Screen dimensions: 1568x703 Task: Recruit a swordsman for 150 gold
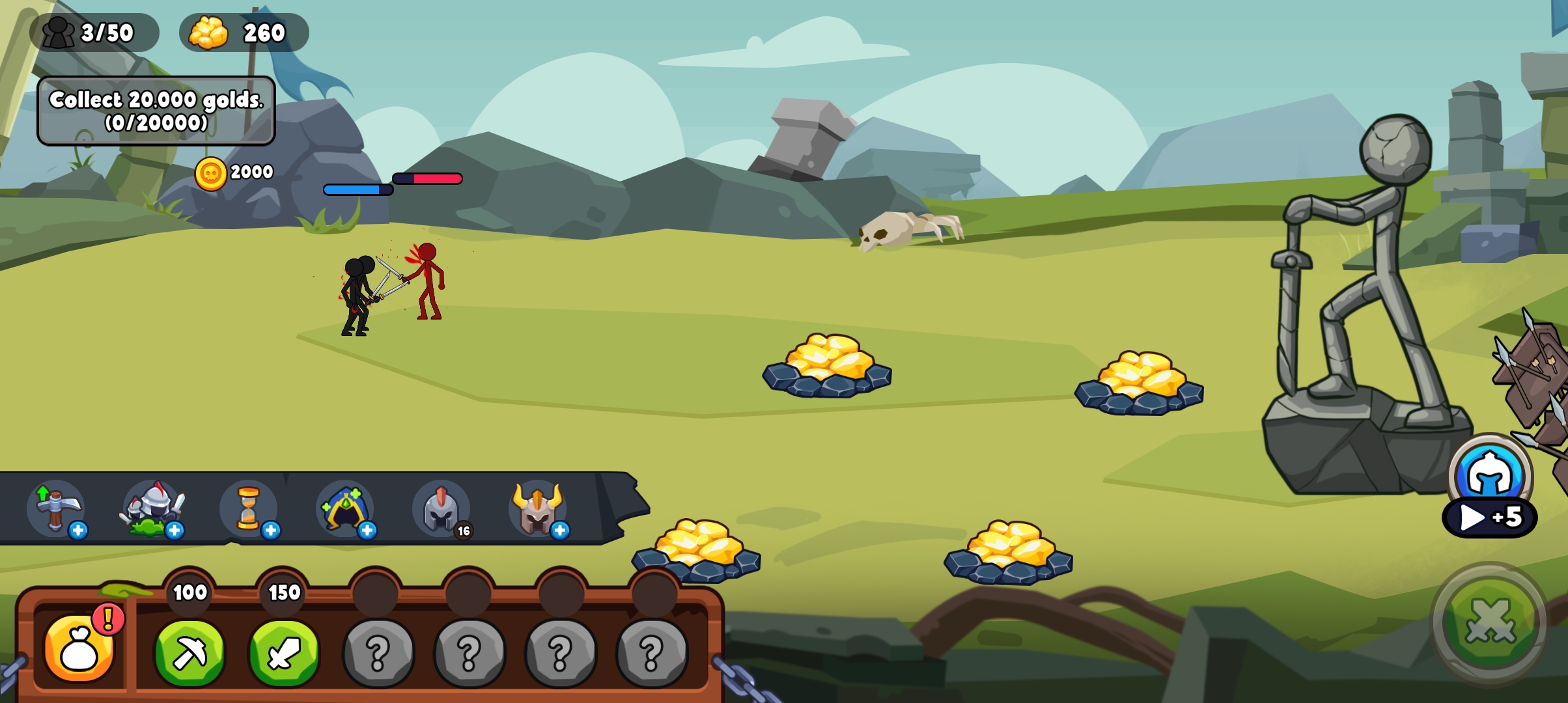[284, 652]
